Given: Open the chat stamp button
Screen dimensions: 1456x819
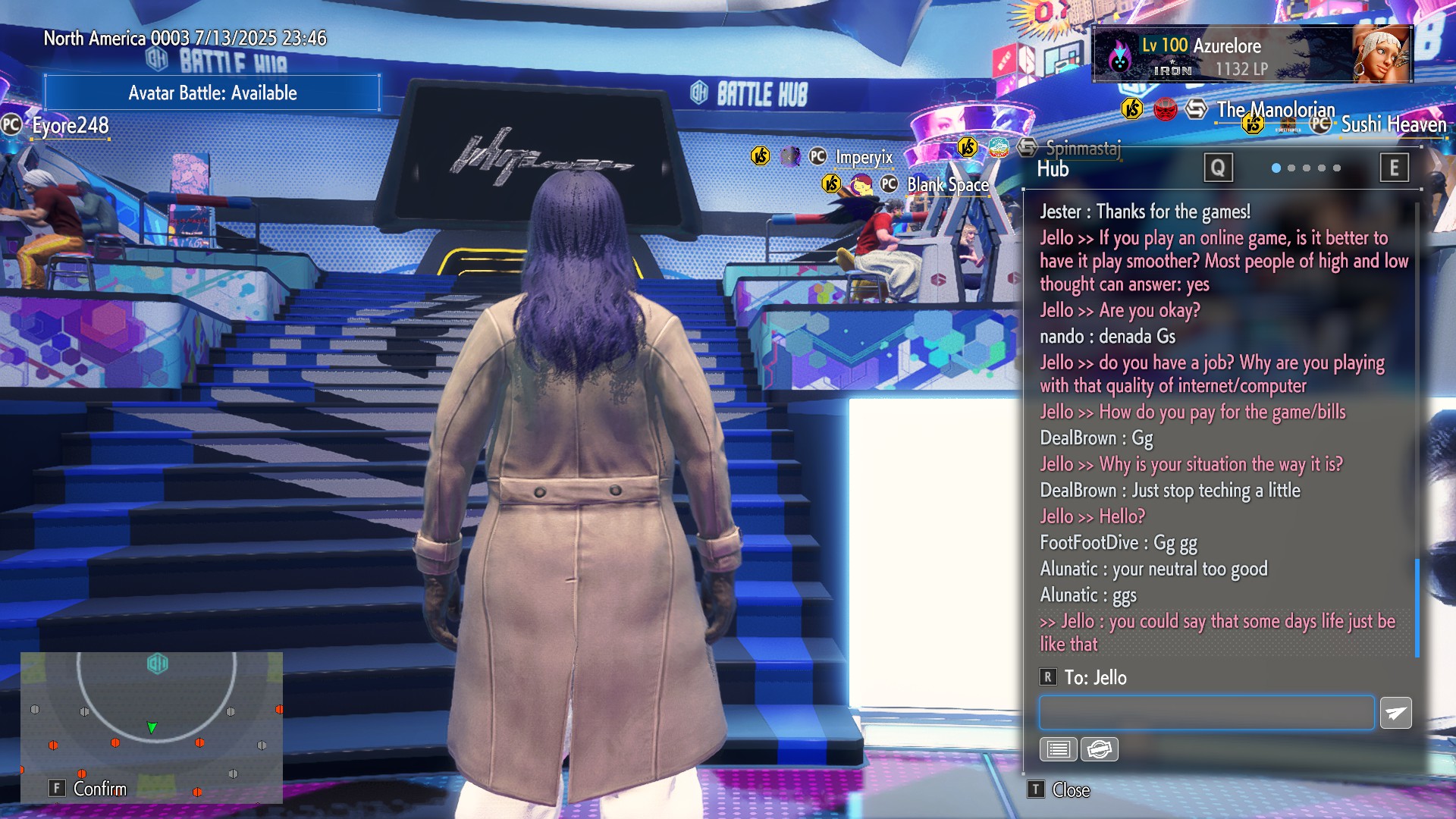Looking at the screenshot, I should [x=1099, y=749].
